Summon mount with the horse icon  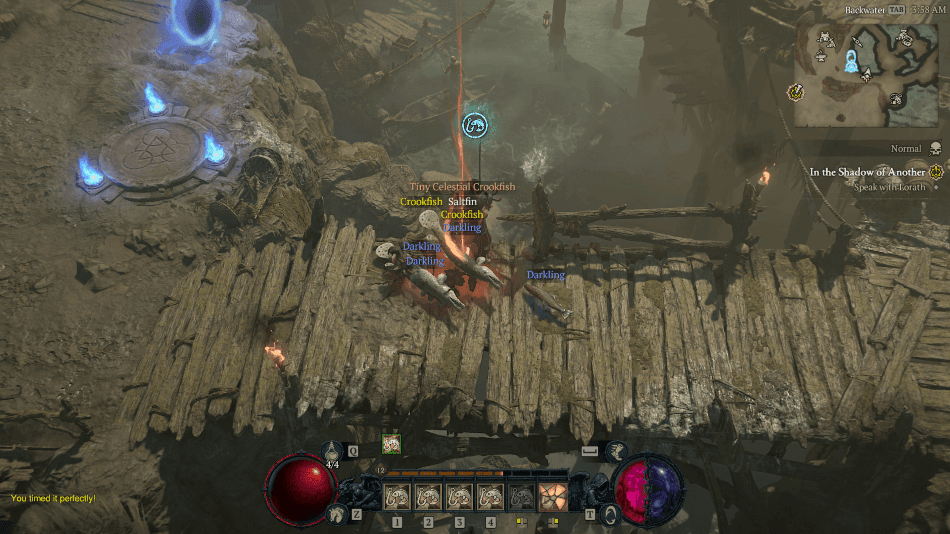[x=334, y=514]
